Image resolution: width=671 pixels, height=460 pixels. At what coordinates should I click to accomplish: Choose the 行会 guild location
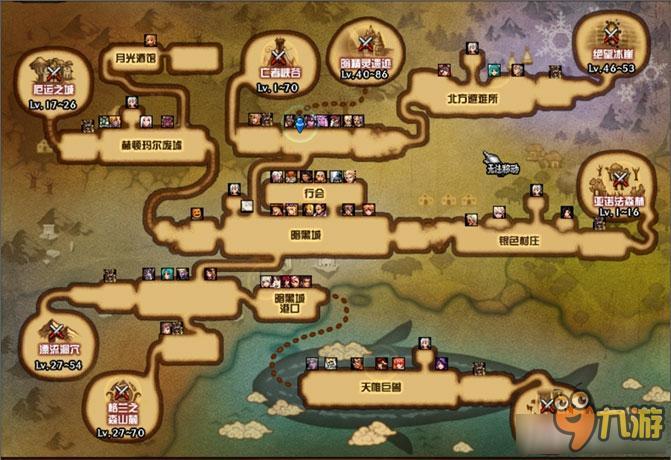(x=313, y=192)
